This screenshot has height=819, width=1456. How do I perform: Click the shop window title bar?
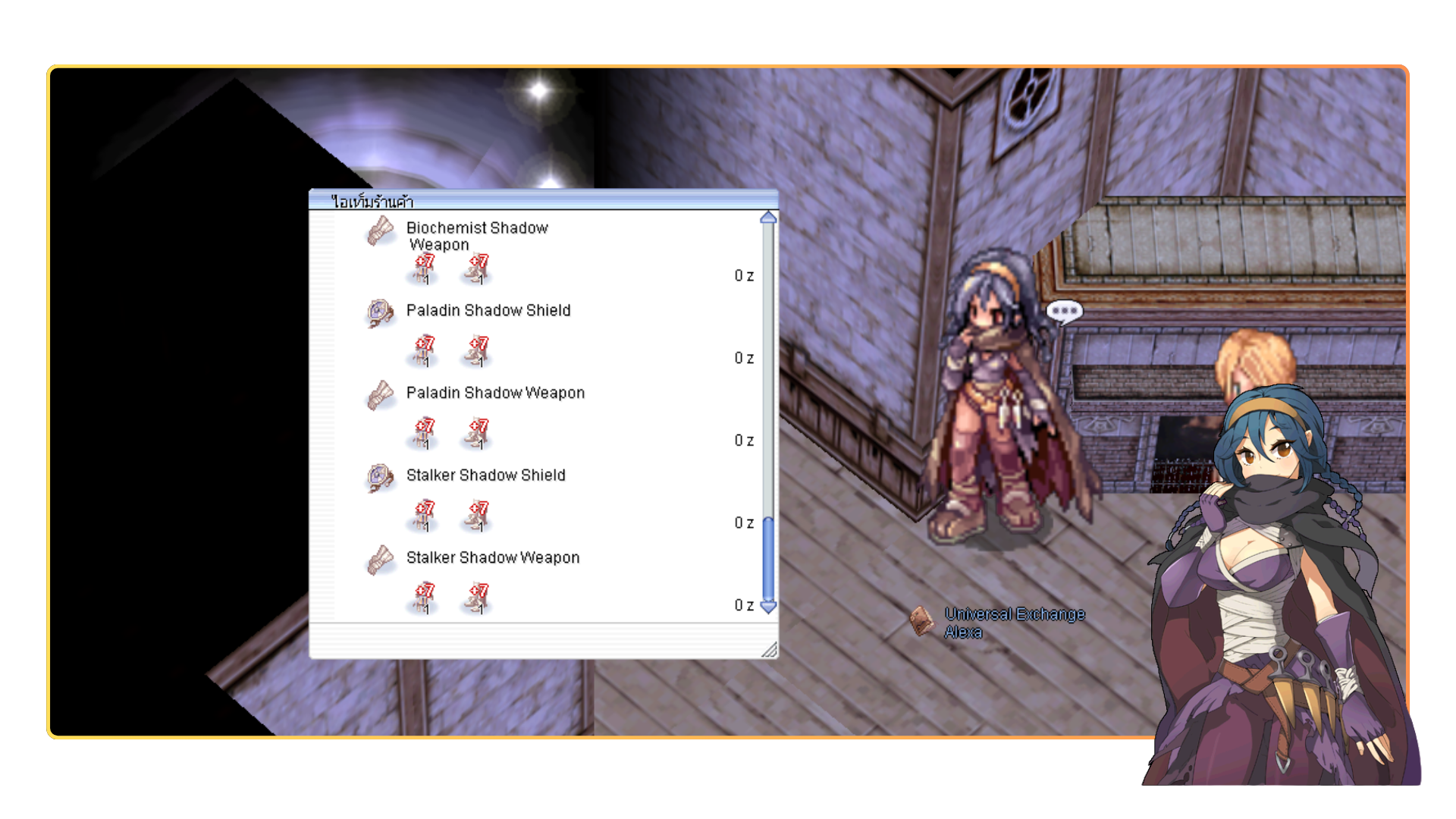[x=543, y=200]
